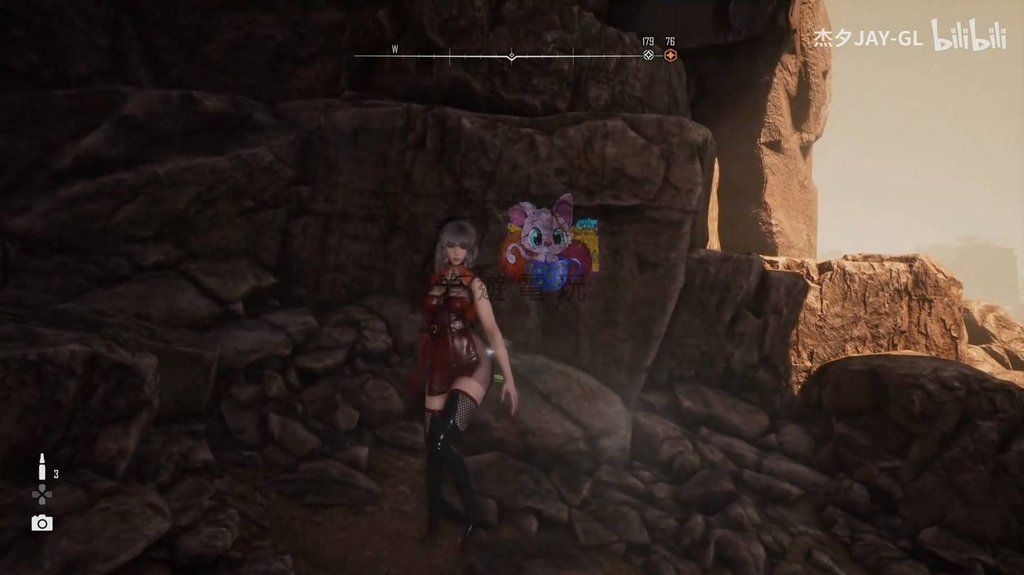Image resolution: width=1024 pixels, height=575 pixels.
Task: Click the orange compass objective marker
Action: [x=670, y=55]
